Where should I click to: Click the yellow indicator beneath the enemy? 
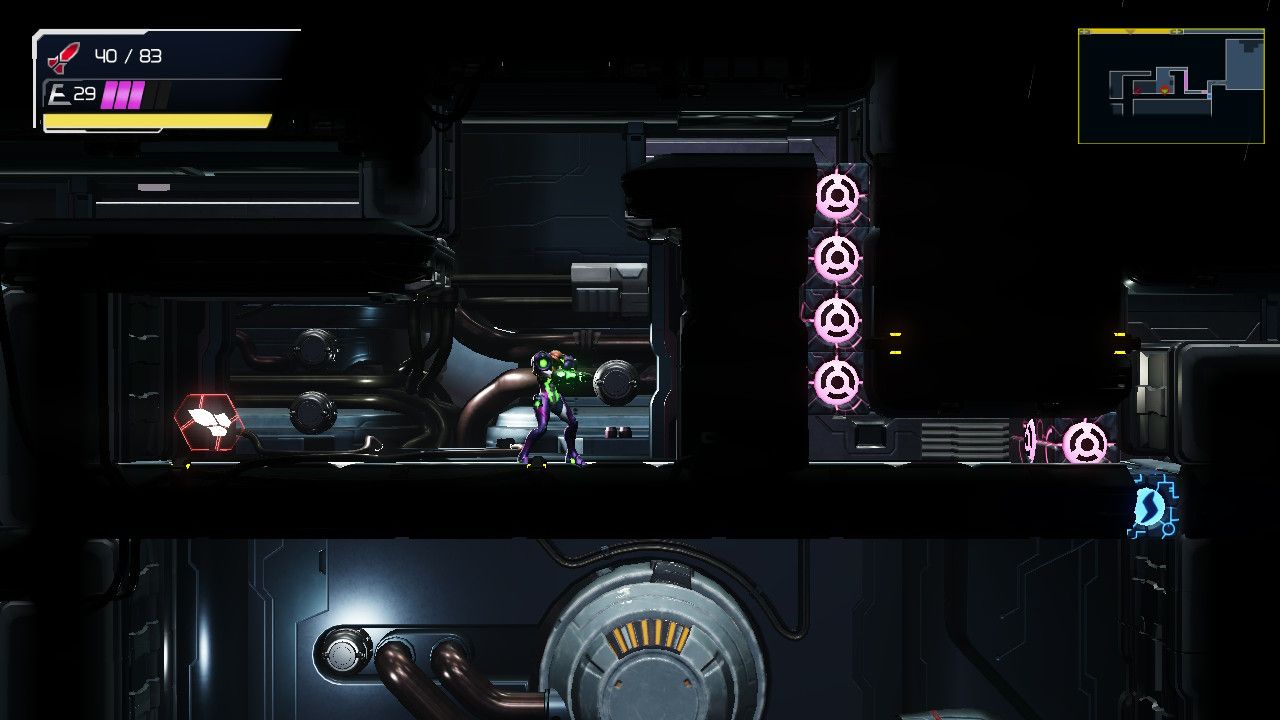coord(188,464)
